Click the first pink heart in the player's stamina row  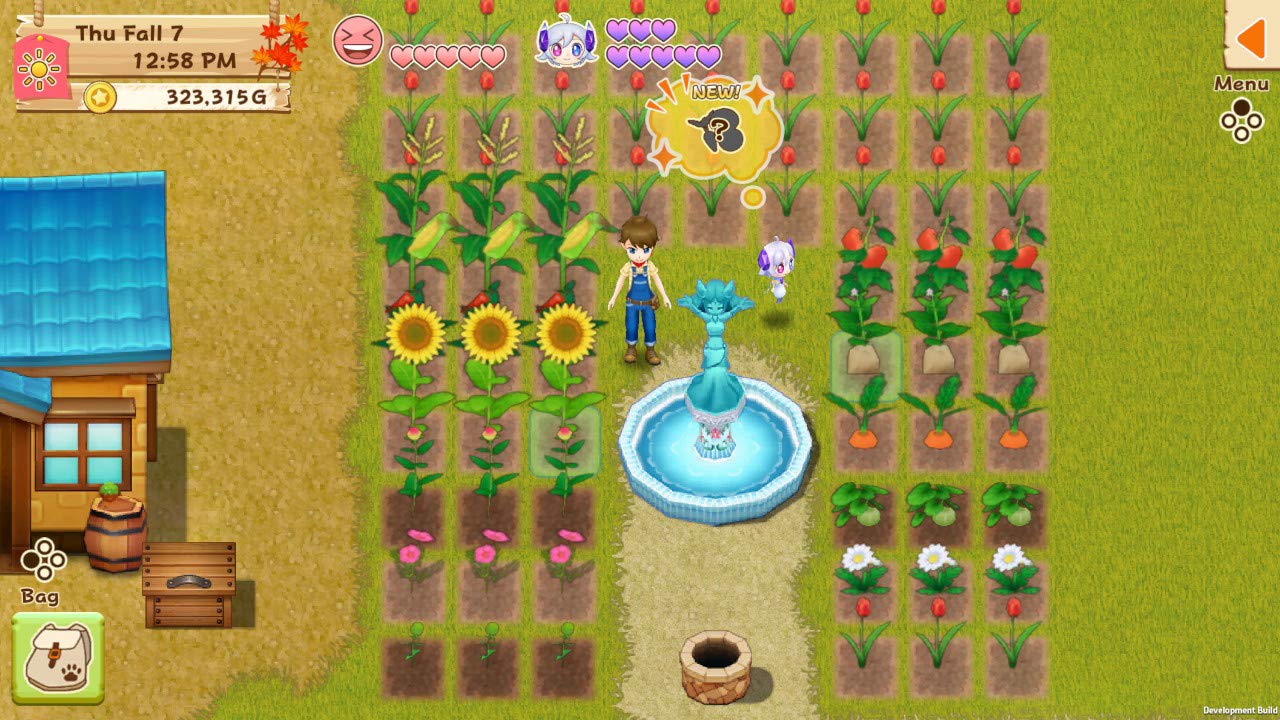tap(400, 55)
